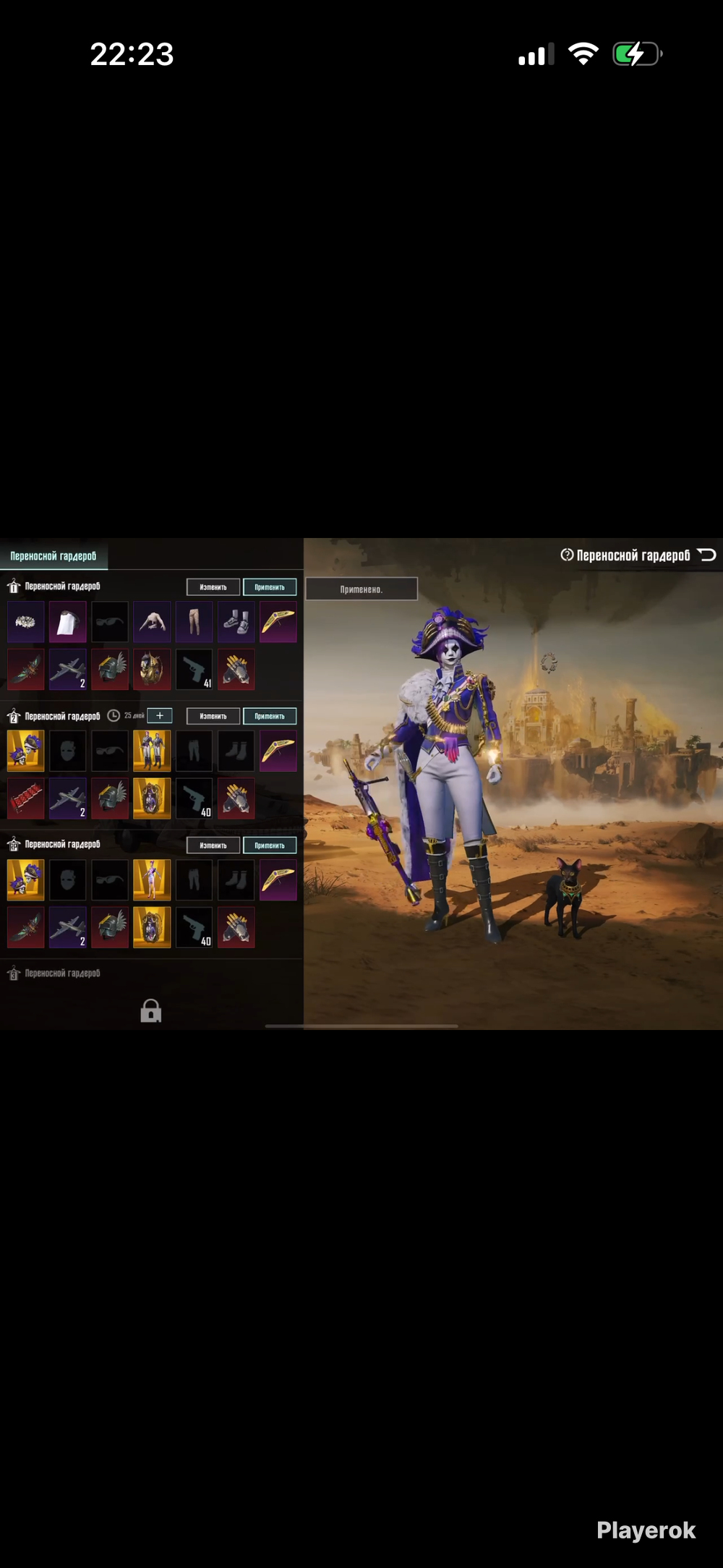Click Изменить for wardrobe 1
The height and width of the screenshot is (1568, 723).
coord(213,587)
